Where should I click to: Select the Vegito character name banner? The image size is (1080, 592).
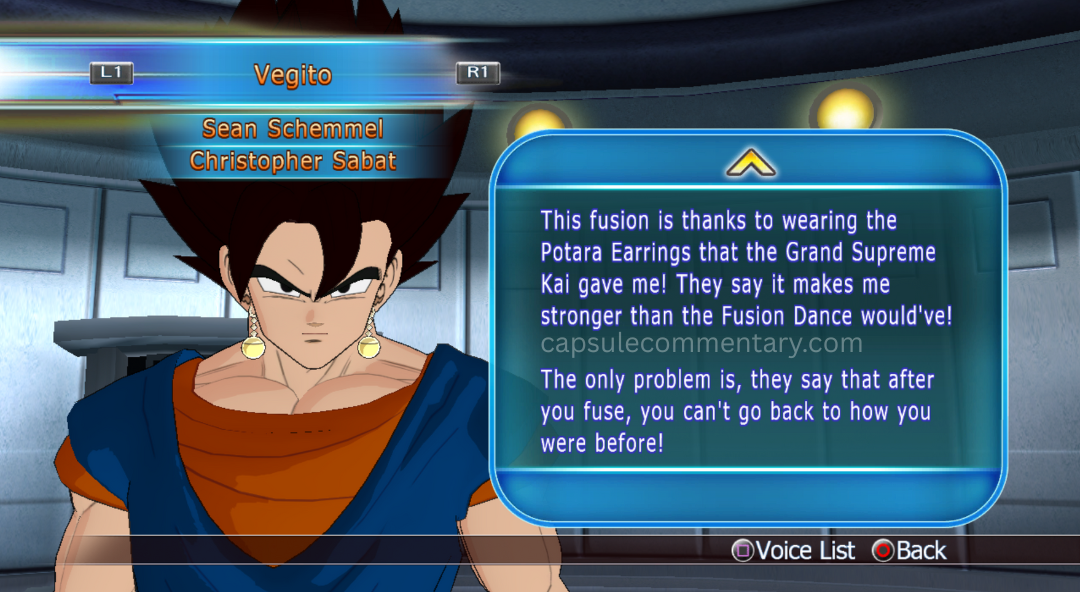(x=292, y=75)
